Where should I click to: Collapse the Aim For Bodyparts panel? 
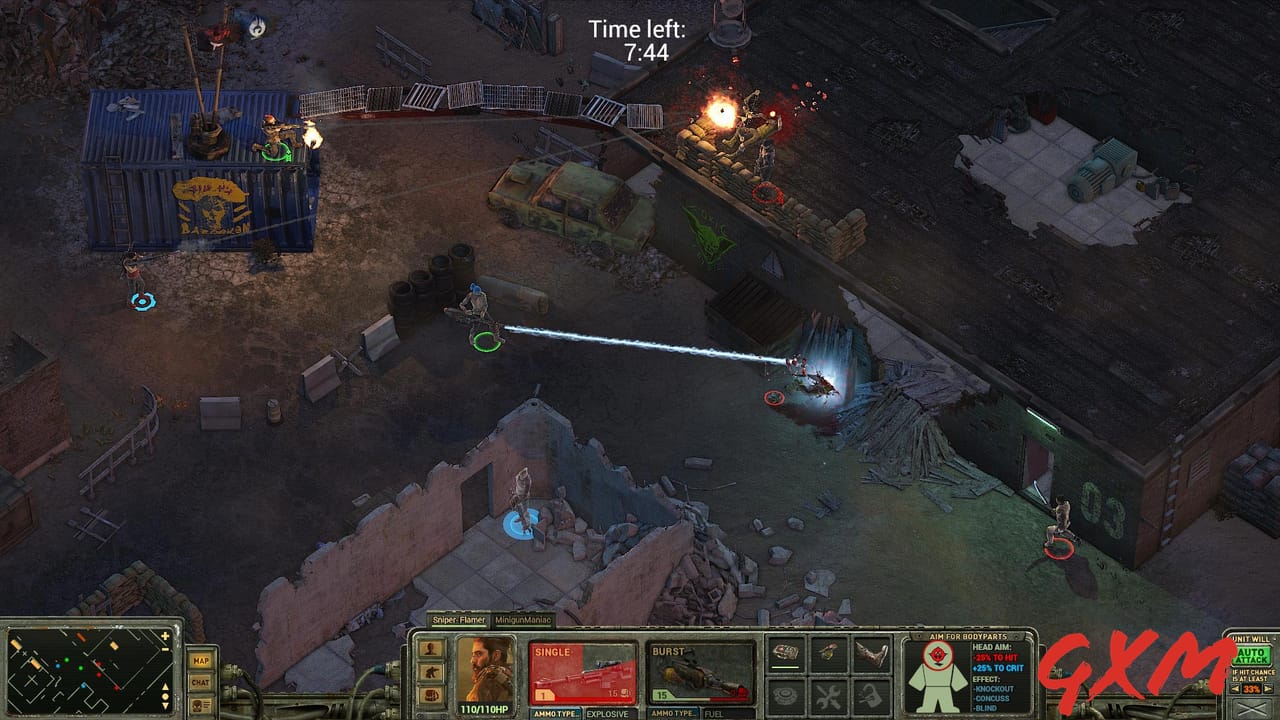coord(919,636)
